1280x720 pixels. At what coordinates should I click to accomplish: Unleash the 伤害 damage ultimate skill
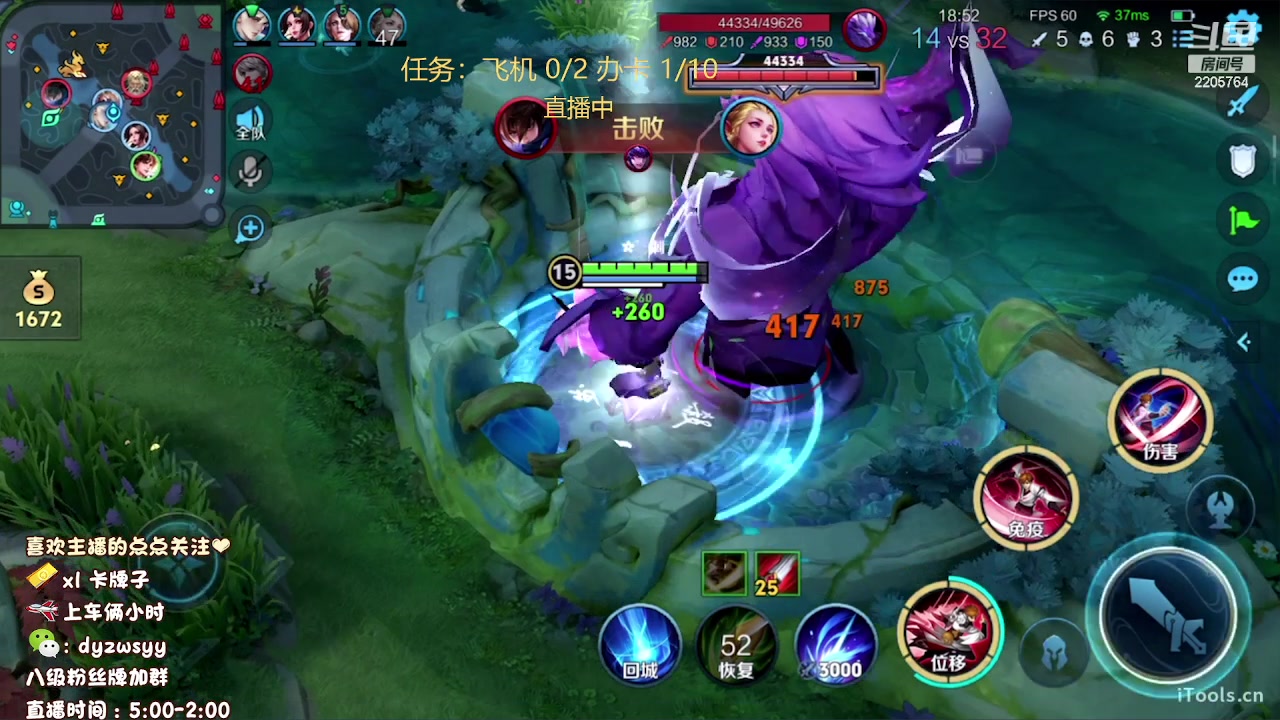(1160, 420)
